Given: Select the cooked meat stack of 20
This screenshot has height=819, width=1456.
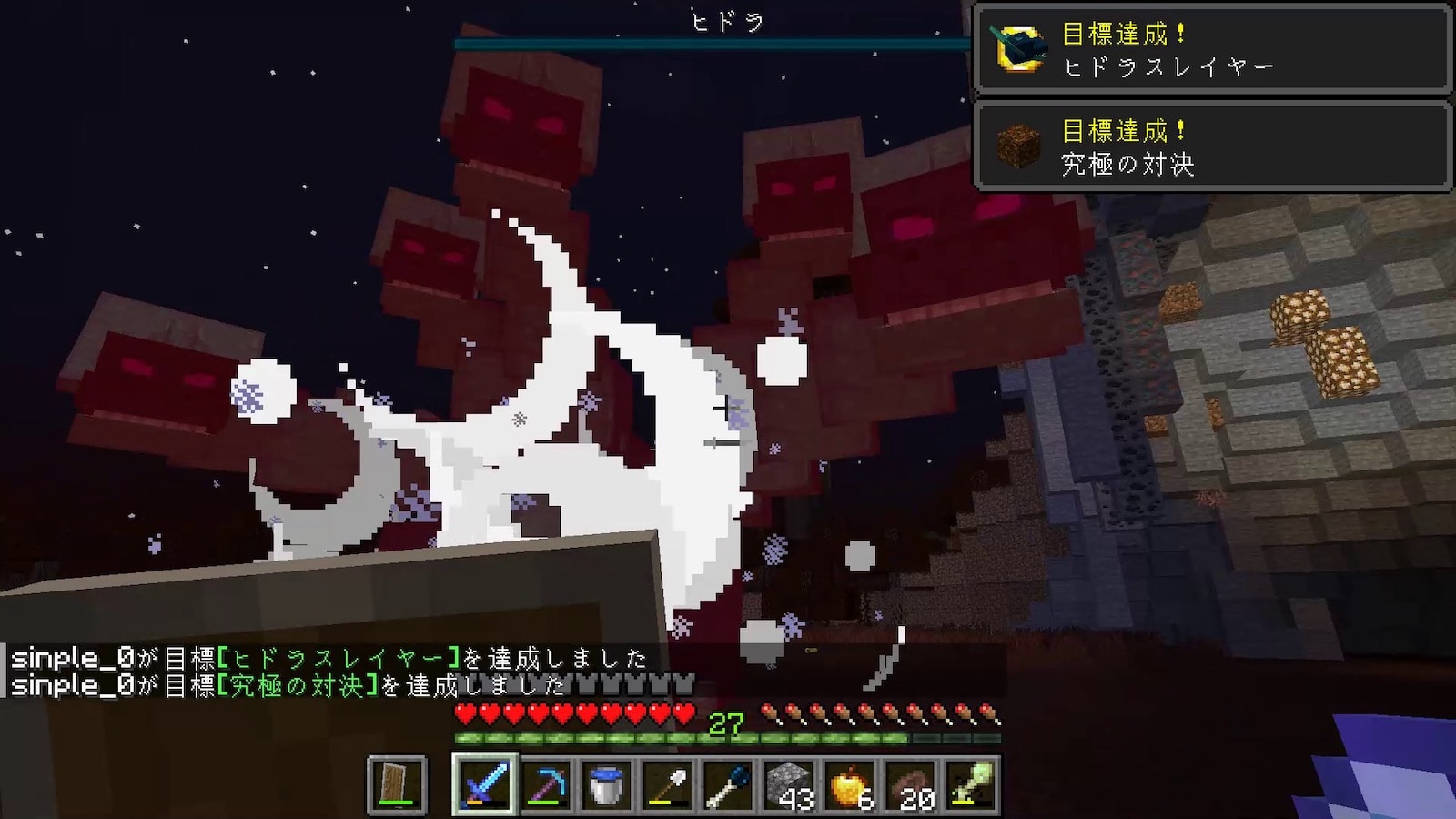Looking at the screenshot, I should (x=911, y=784).
